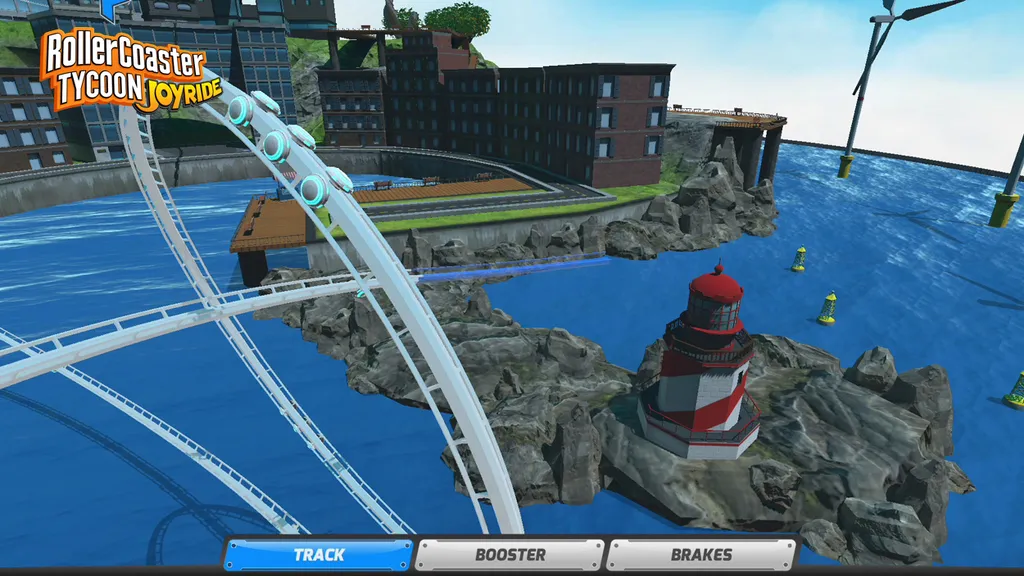Select the Track tab
This screenshot has width=1024, height=576.
[318, 555]
